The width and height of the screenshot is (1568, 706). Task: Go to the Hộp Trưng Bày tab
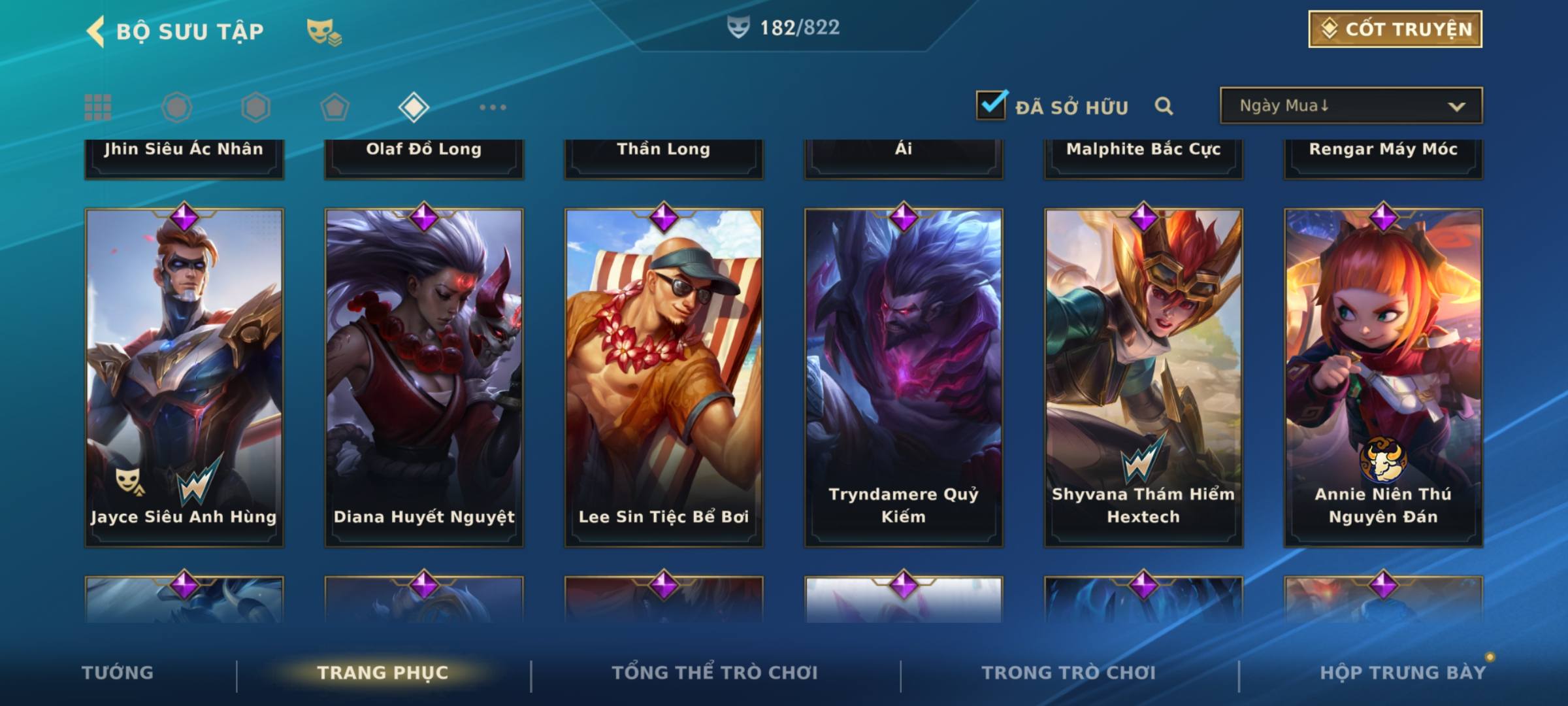pos(1403,673)
